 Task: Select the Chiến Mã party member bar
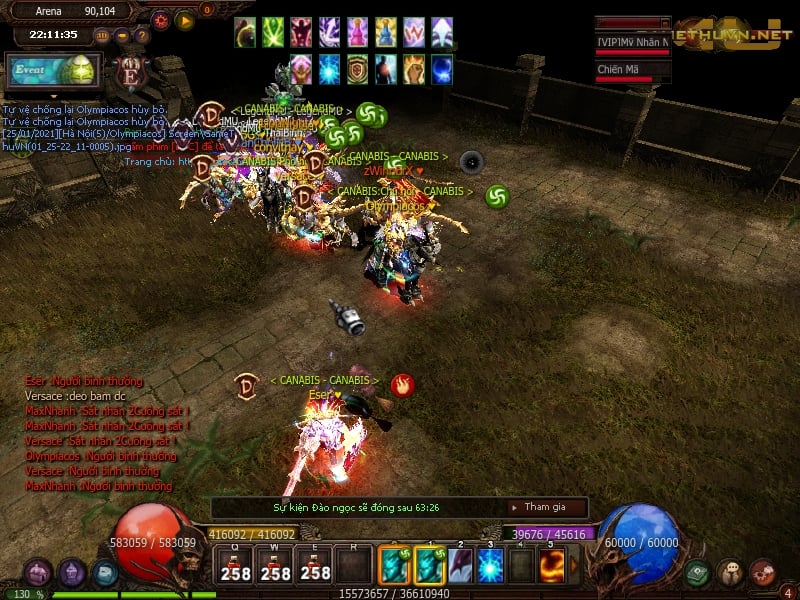click(632, 71)
